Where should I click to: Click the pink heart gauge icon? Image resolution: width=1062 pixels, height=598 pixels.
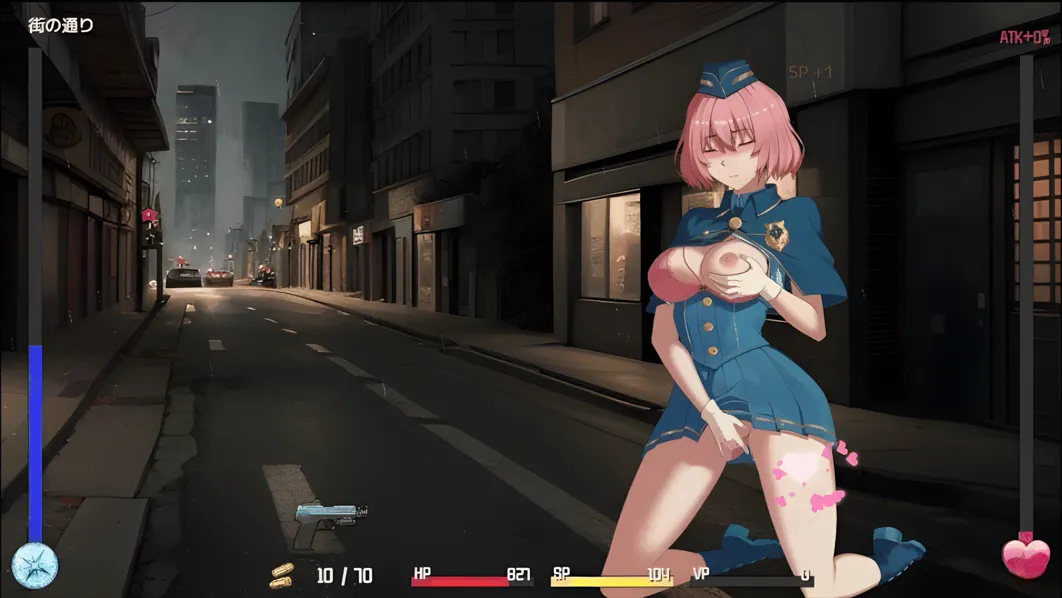1025,558
